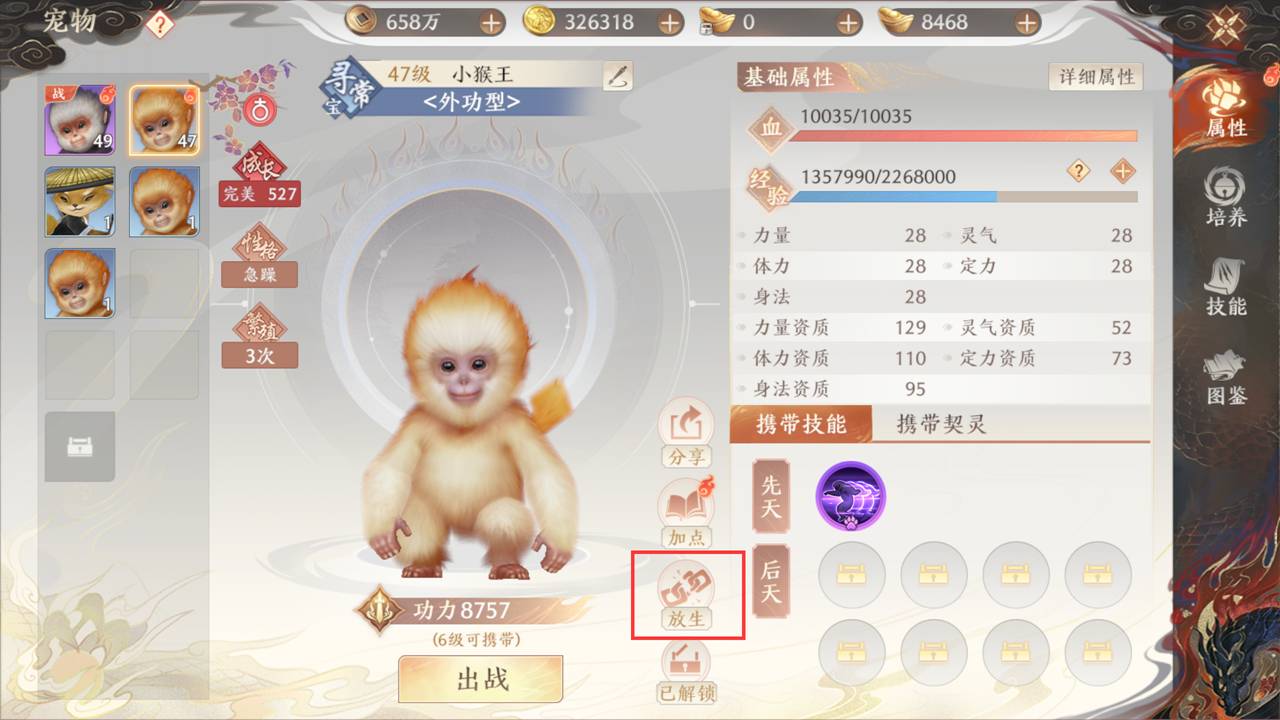Click the red circular badge beside pet list
Screen dimensions: 1280x720
(x=258, y=111)
